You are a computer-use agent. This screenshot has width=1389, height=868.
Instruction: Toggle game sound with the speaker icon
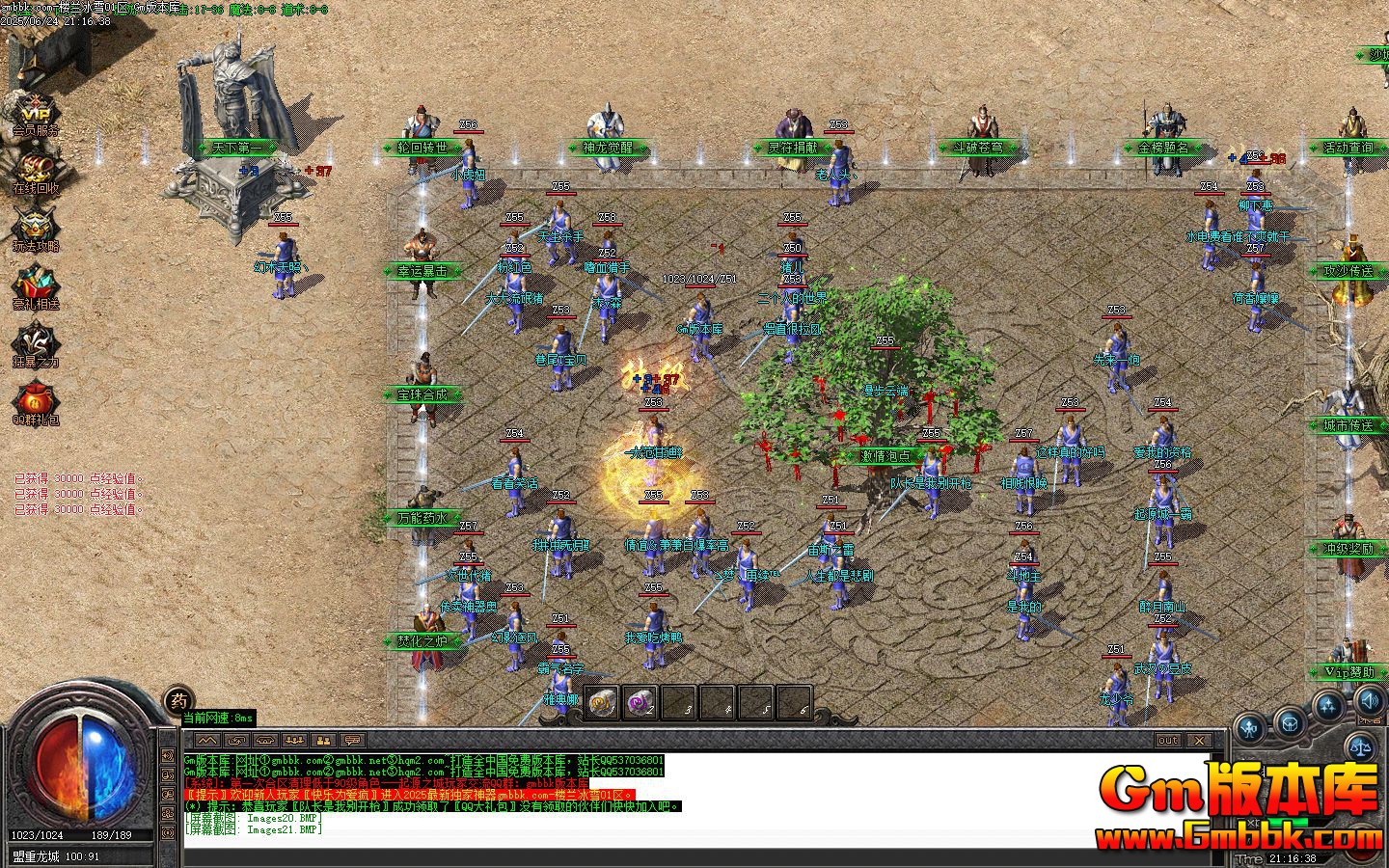[x=1369, y=702]
